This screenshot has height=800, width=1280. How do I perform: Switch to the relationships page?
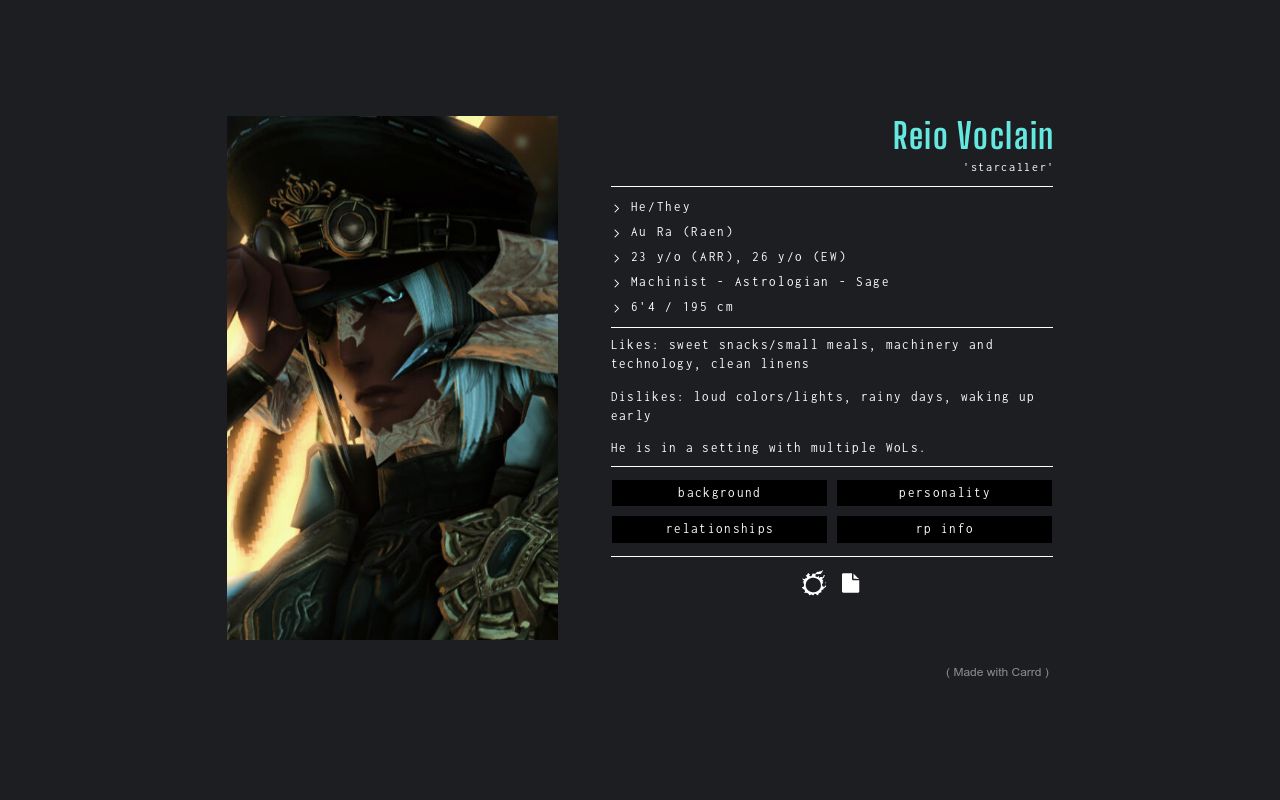pos(719,528)
